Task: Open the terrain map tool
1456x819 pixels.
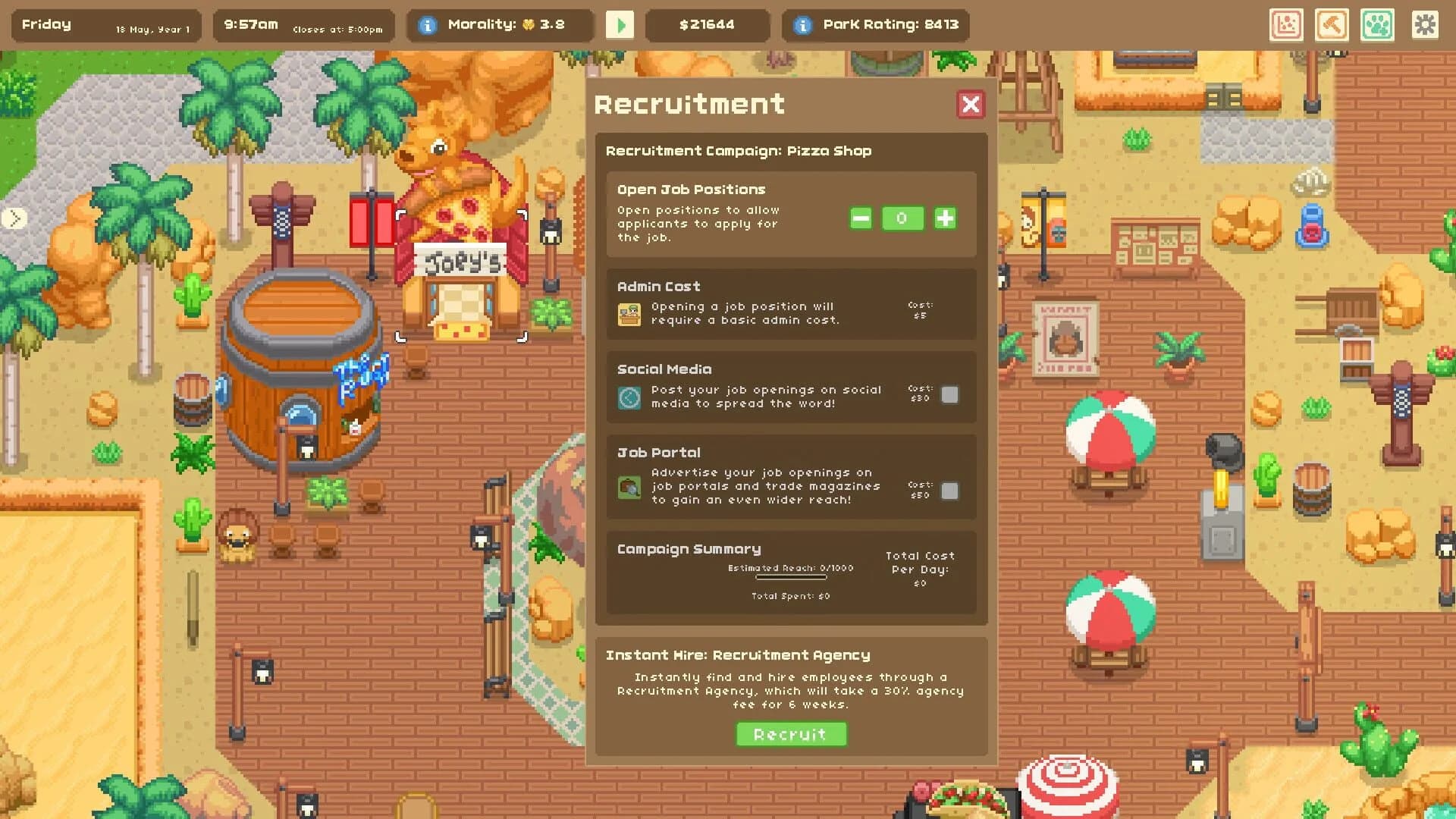Action: pyautogui.click(x=1287, y=25)
